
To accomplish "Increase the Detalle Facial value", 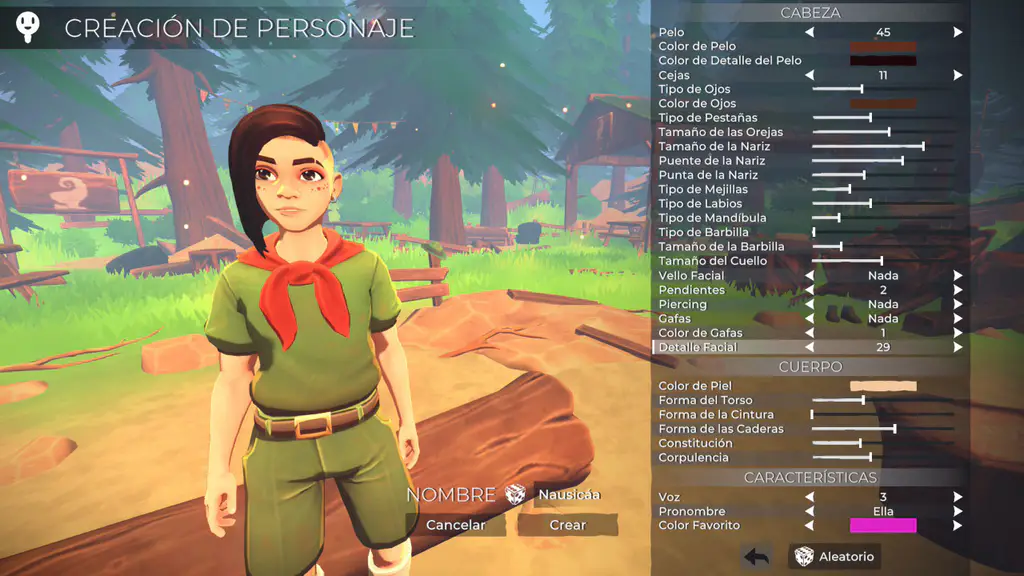I will pos(957,347).
